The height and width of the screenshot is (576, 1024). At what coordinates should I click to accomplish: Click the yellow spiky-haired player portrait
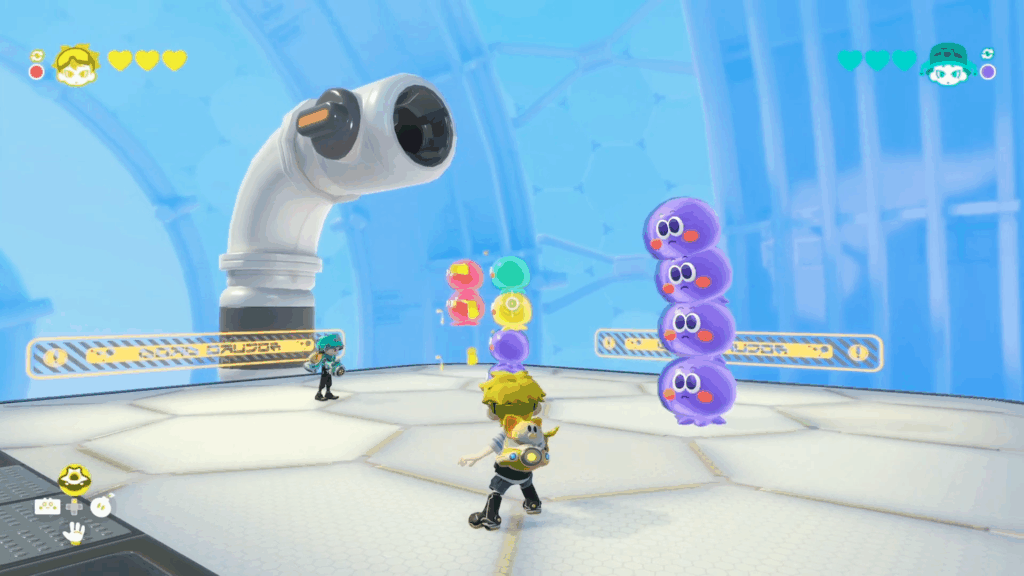tap(76, 64)
